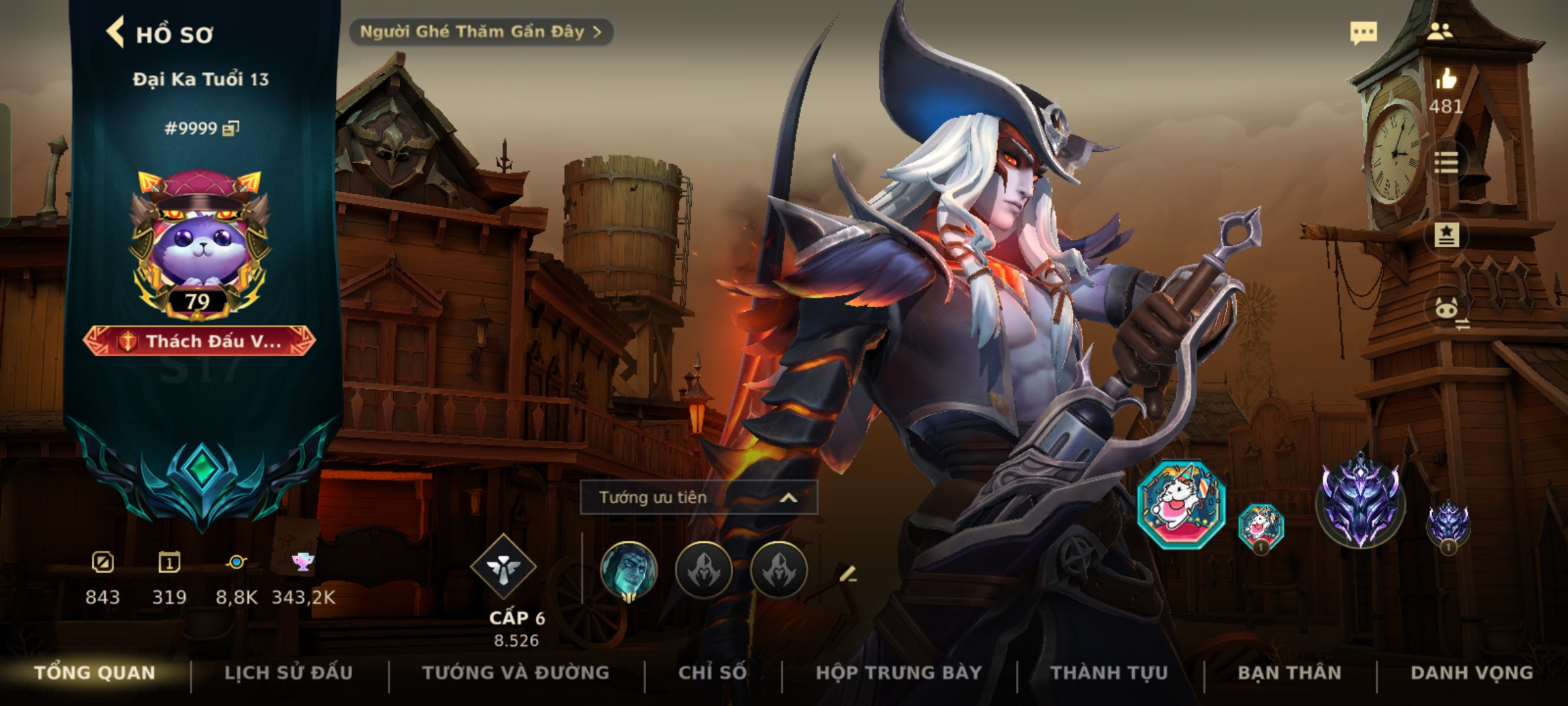View the Thành Tựu tab
This screenshot has width=1568, height=706.
pos(1109,673)
